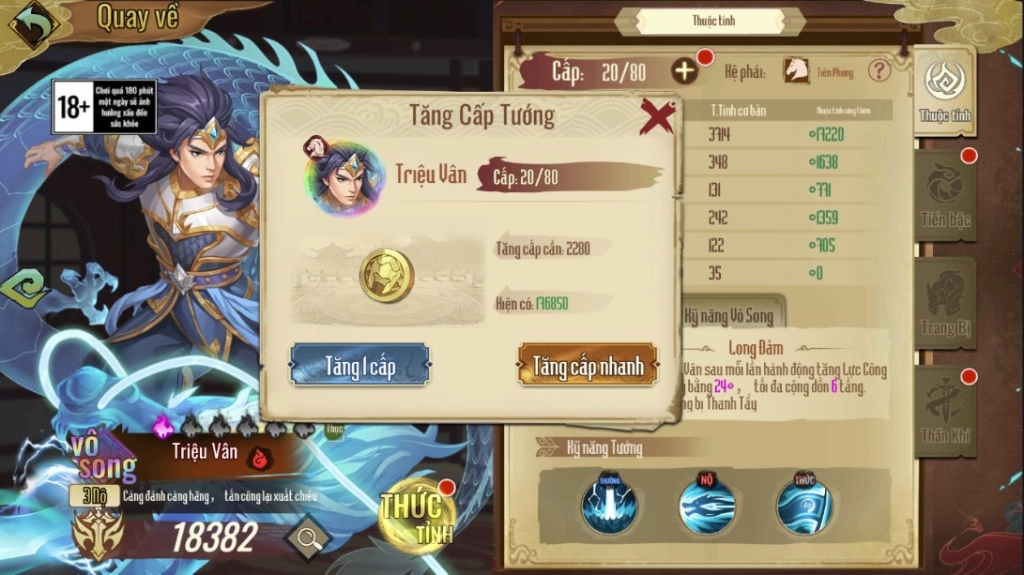This screenshot has width=1024, height=575.
Task: Select the Nộ skill icon
Action: 707,503
